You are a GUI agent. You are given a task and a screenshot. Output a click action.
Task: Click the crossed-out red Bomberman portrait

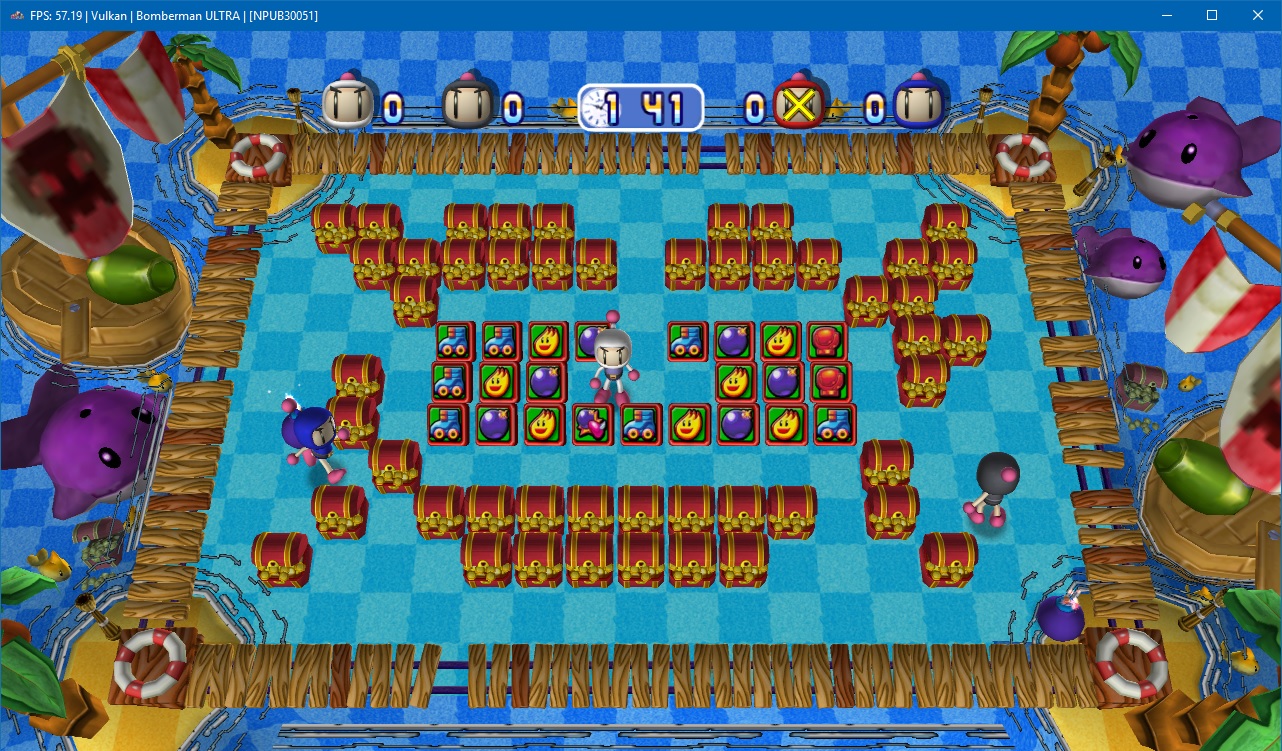797,105
